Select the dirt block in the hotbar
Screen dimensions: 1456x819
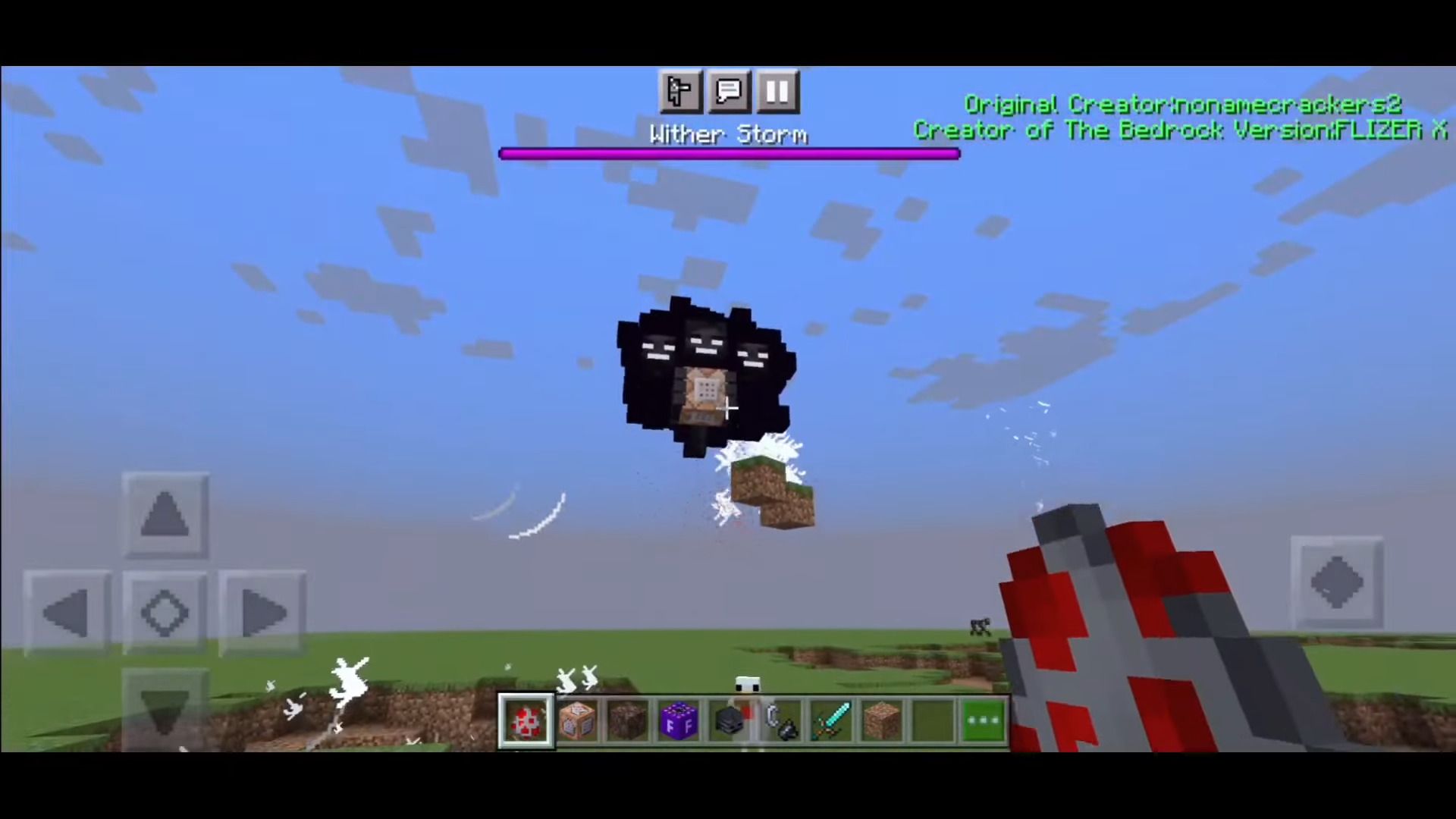tap(627, 720)
